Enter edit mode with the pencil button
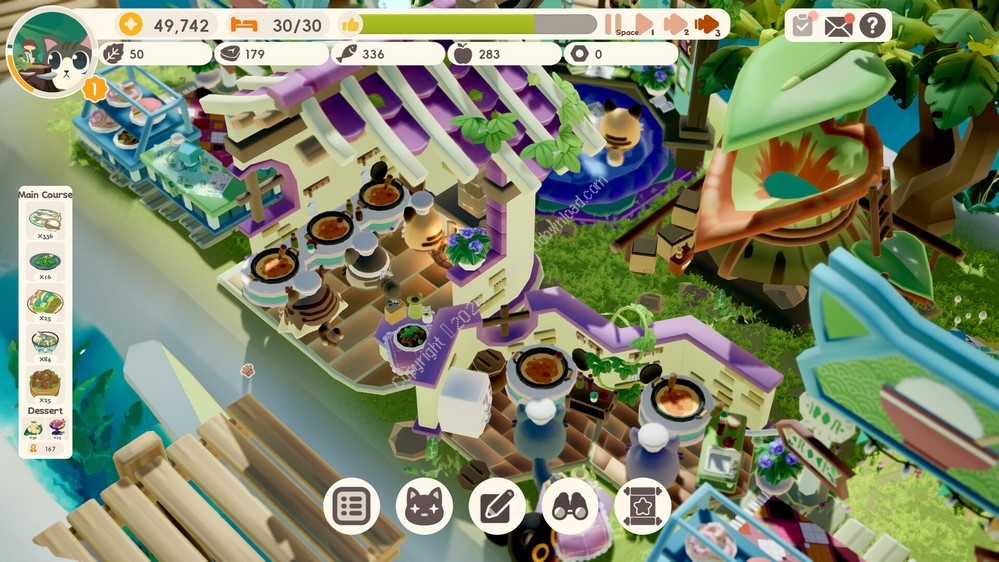 497,506
